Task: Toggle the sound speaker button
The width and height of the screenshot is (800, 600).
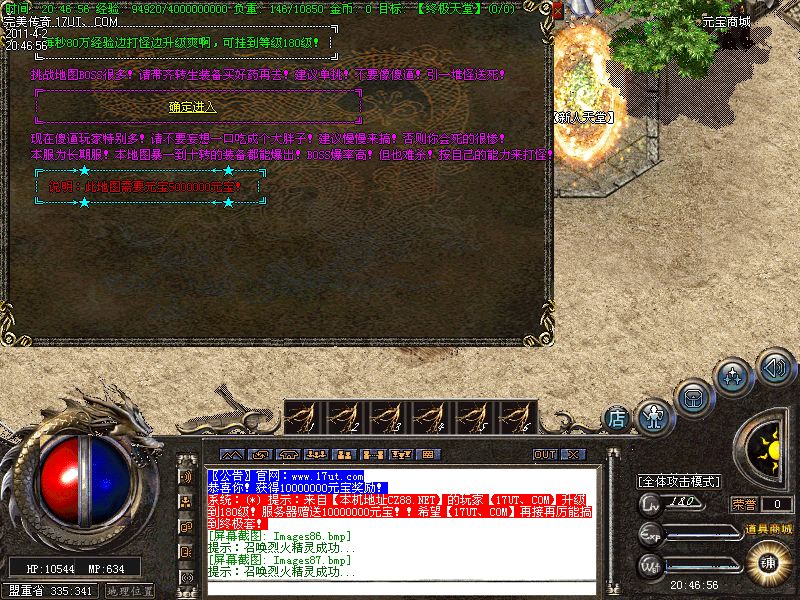Action: click(x=775, y=367)
